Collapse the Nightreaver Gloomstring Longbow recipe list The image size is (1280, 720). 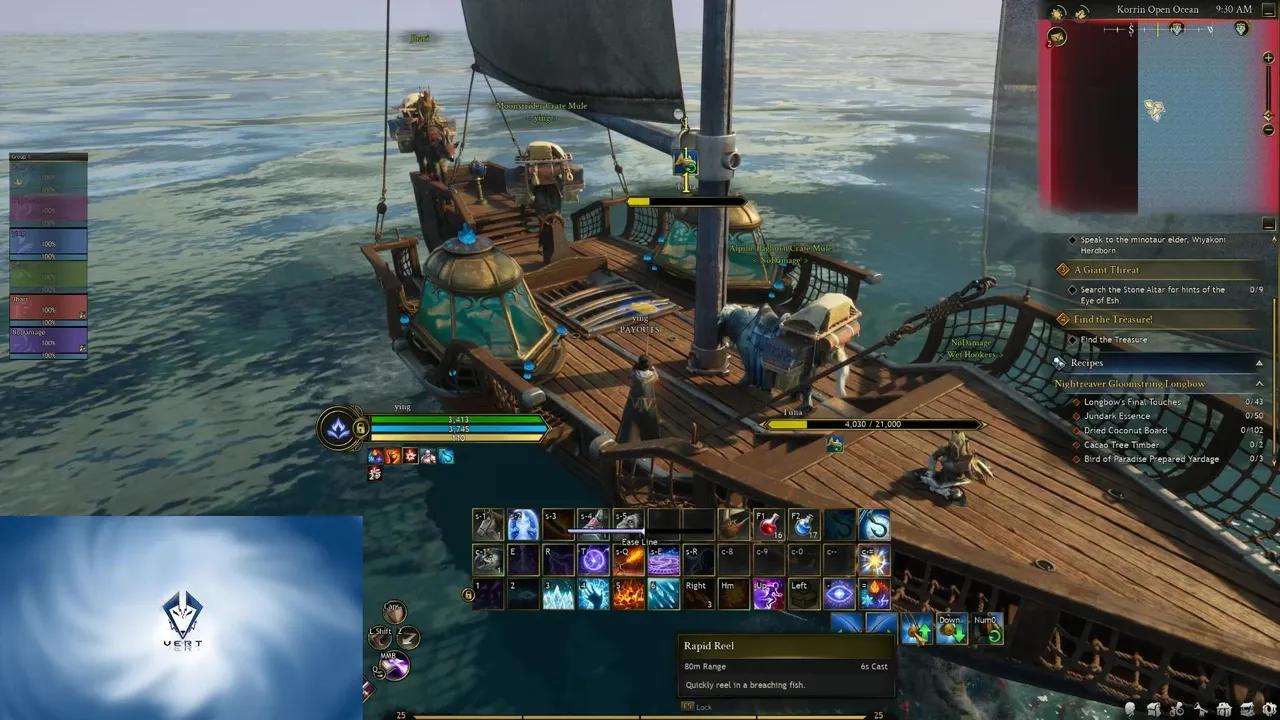(1258, 383)
